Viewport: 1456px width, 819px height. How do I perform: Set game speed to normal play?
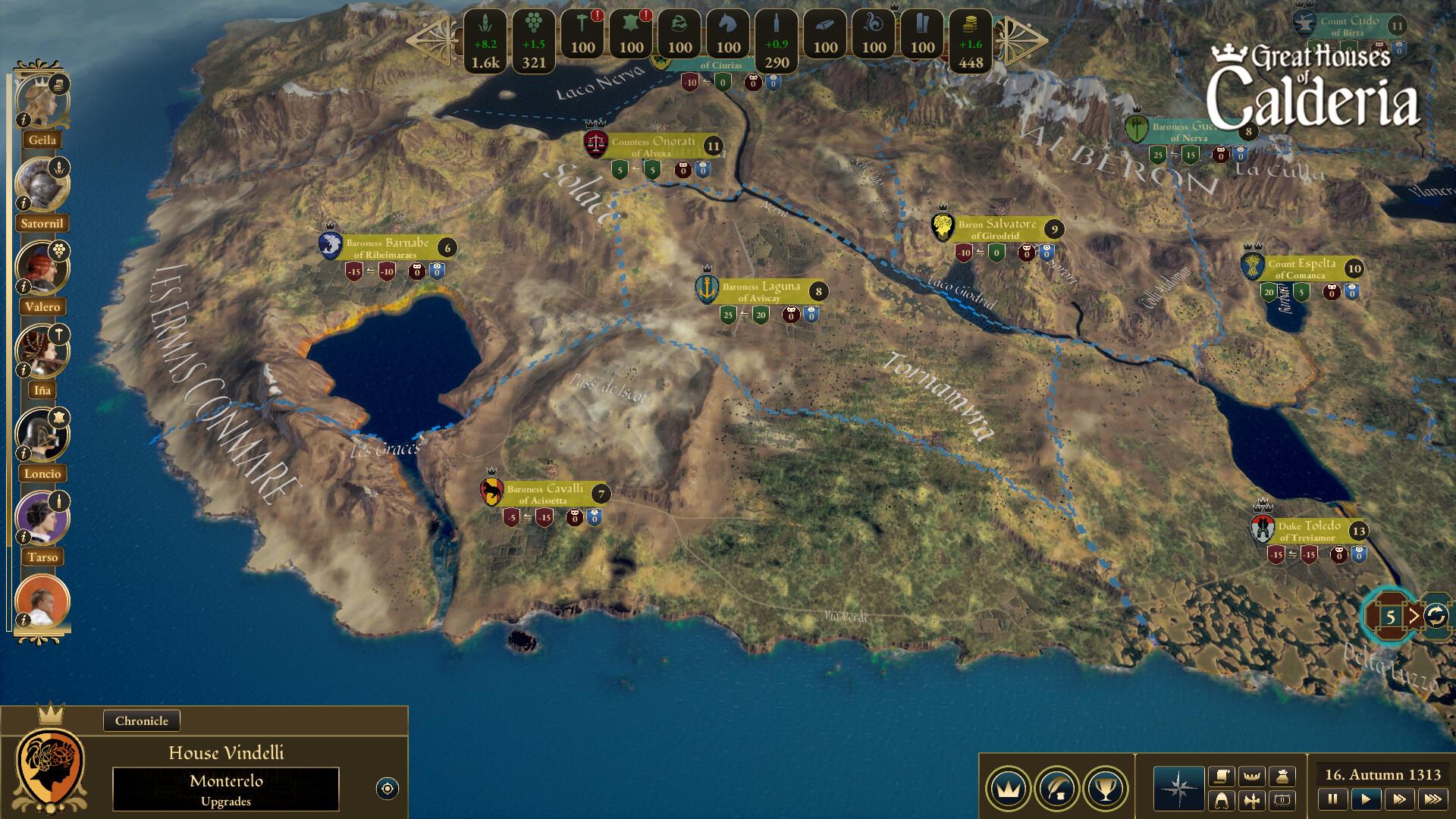pyautogui.click(x=1366, y=799)
